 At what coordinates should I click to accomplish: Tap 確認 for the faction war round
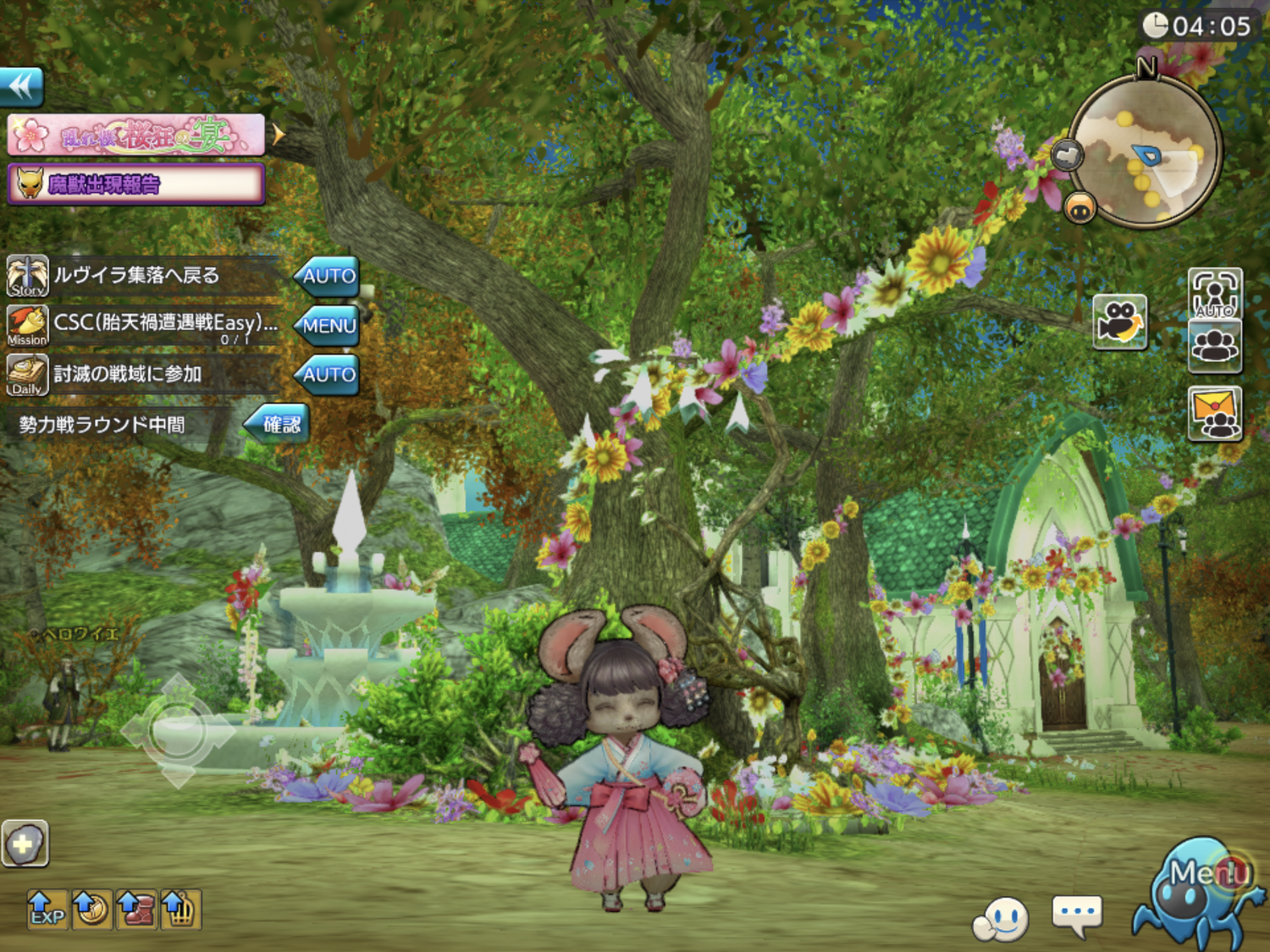(279, 424)
